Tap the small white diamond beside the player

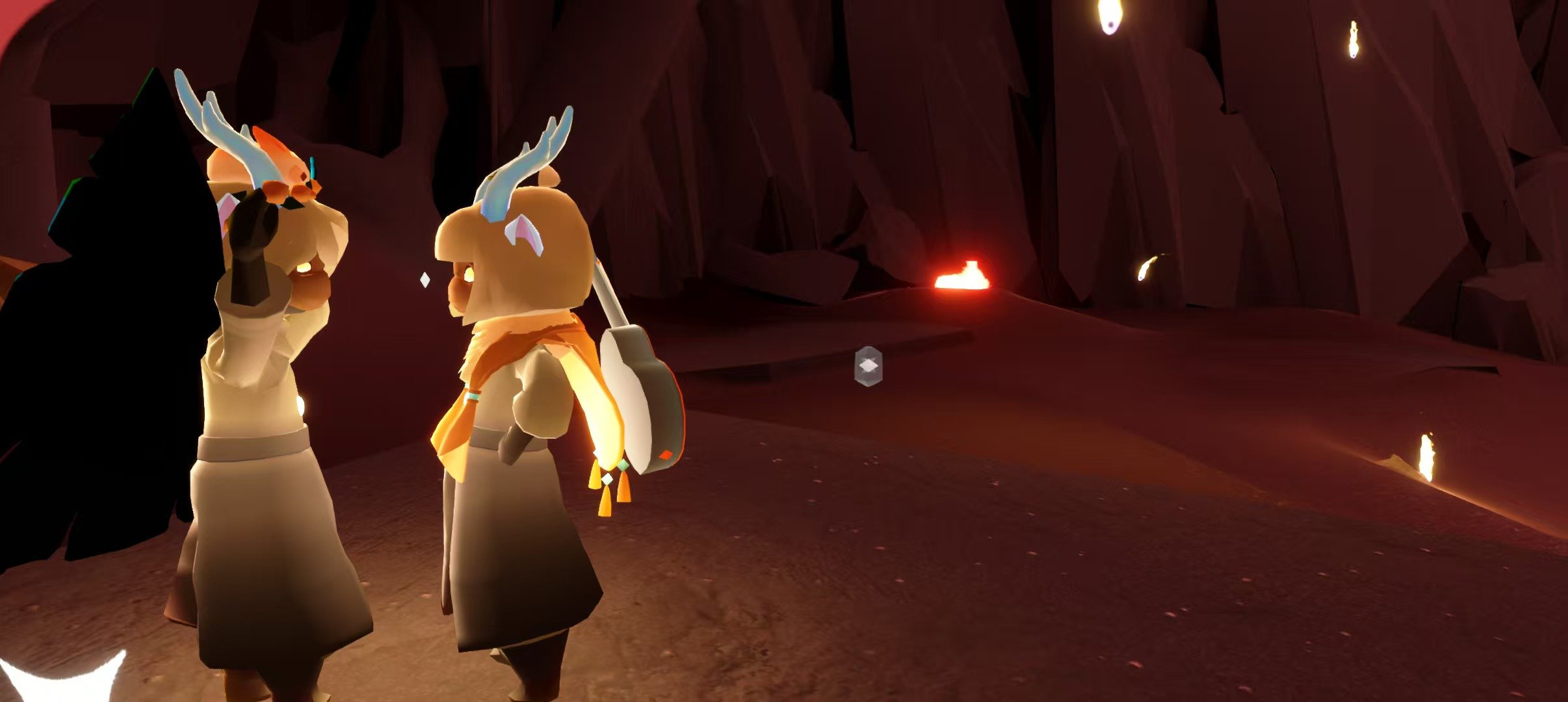425,280
